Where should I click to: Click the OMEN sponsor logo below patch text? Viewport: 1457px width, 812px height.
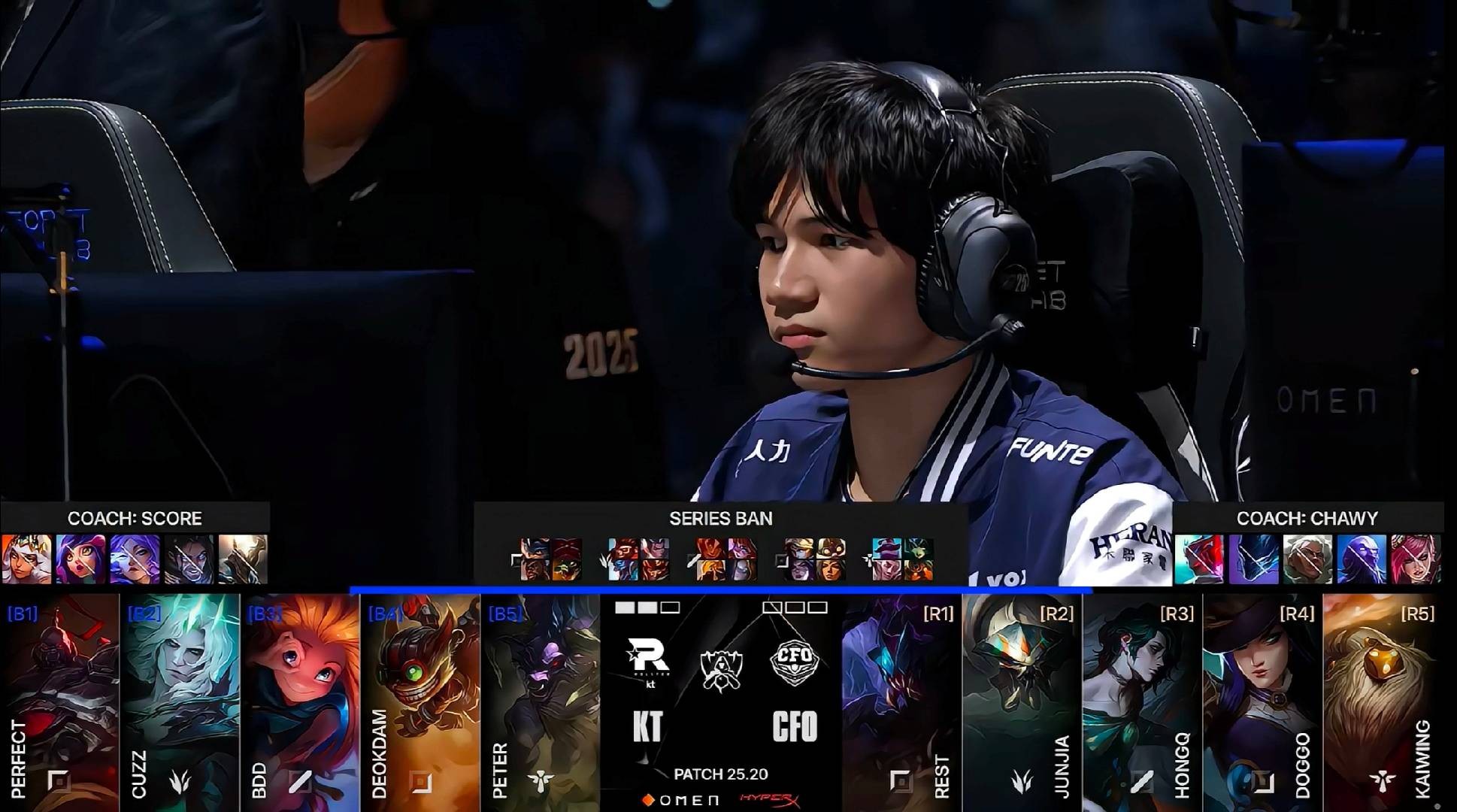click(680, 800)
